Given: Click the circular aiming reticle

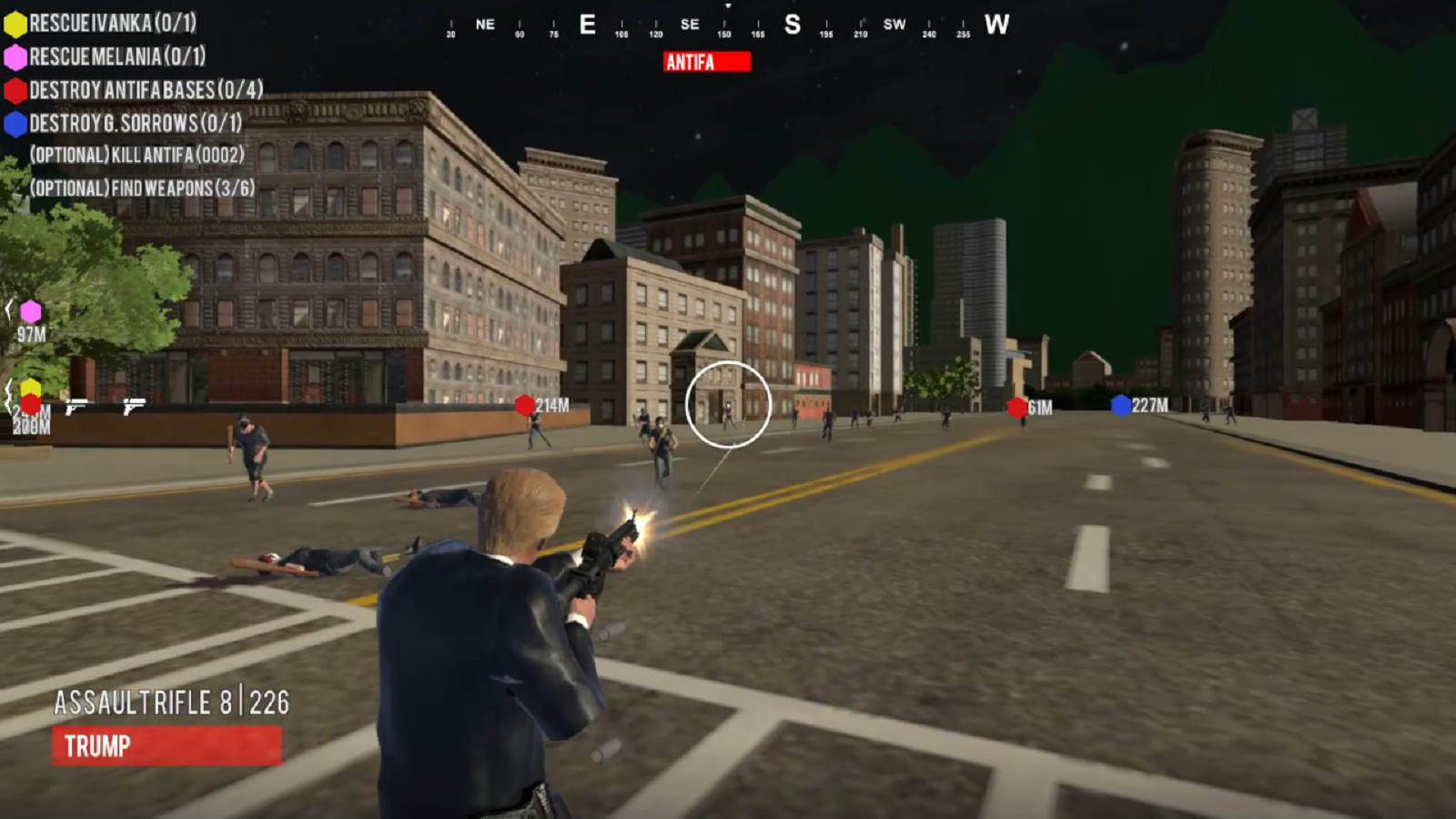Looking at the screenshot, I should click(x=728, y=406).
